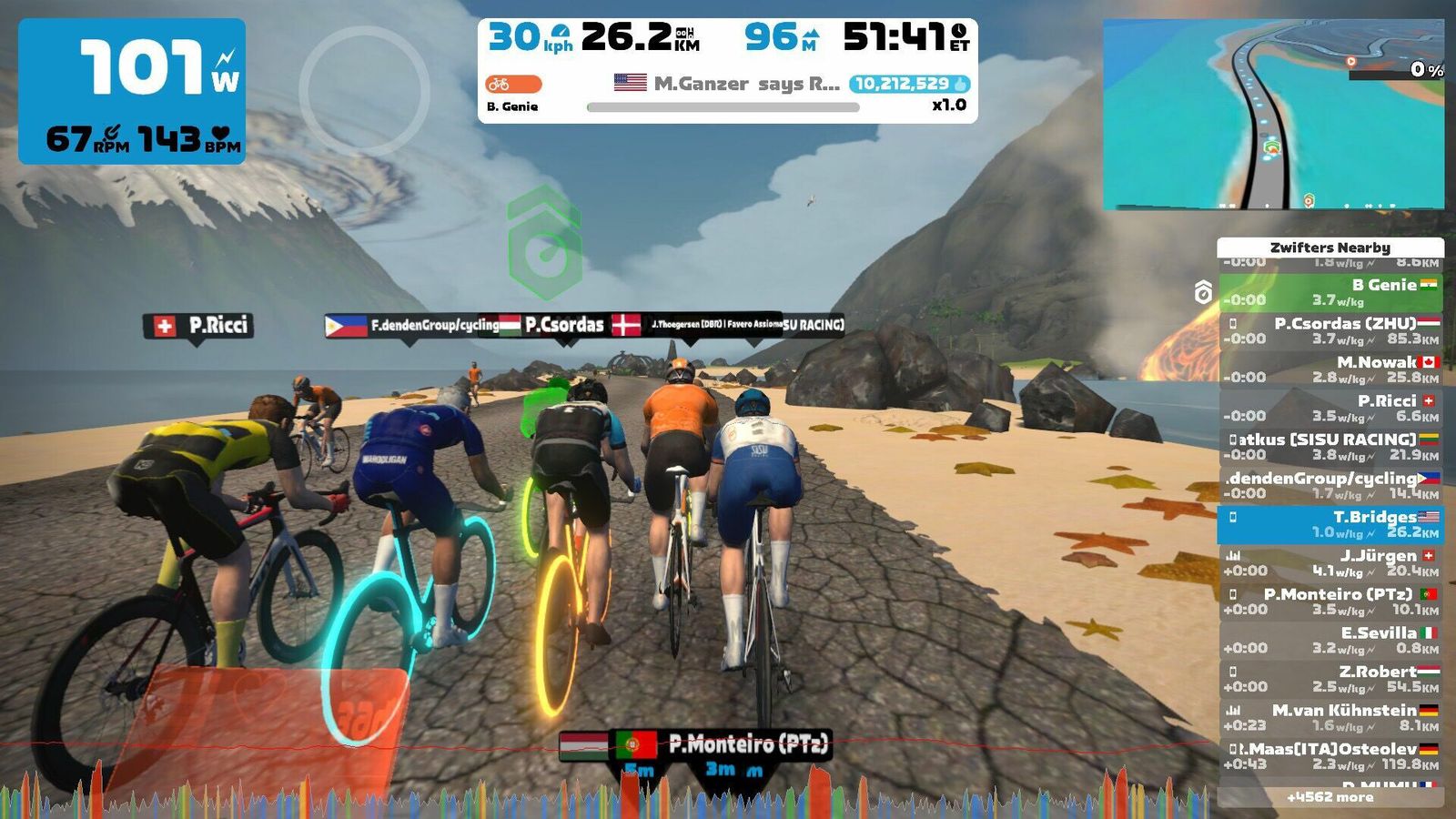Click the Ride On thumbs-up counter
This screenshot has height=819, width=1456.
pos(909,84)
